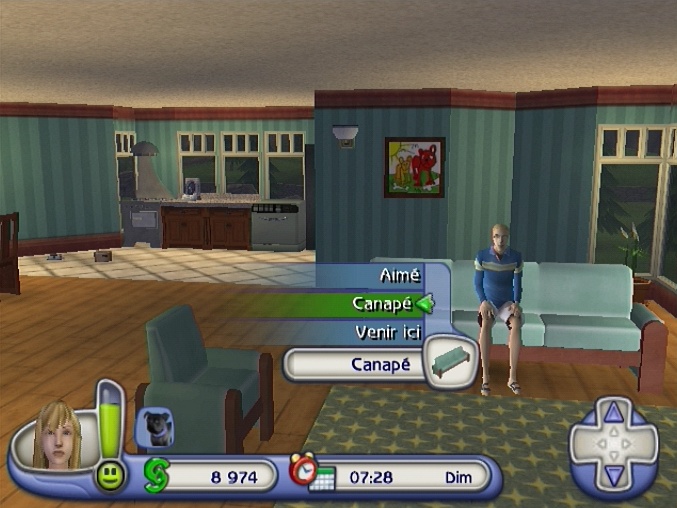Select the blonde Sim portrait

[57, 433]
